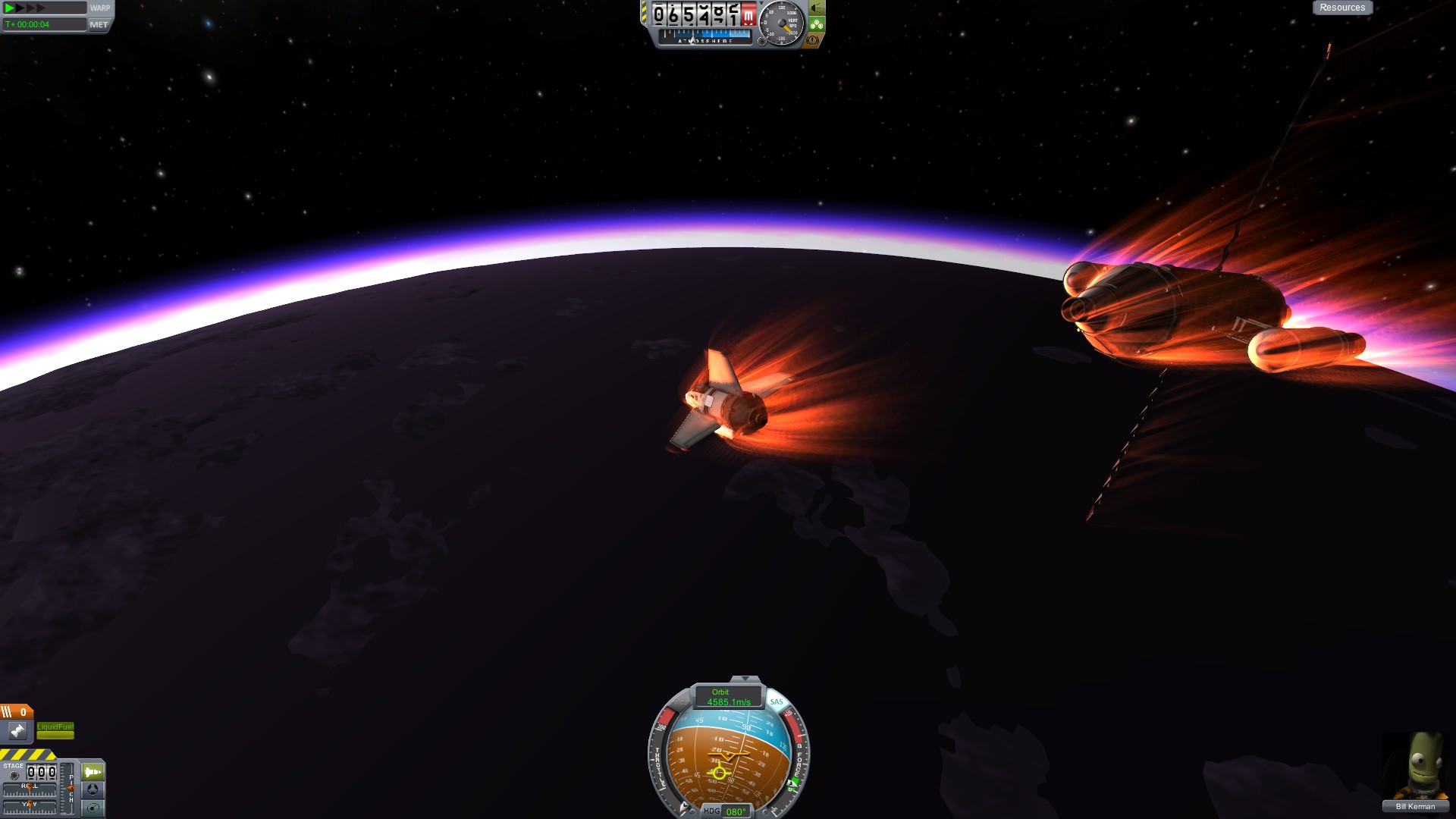The image size is (1456, 819).
Task: Collapse the navball with its top arrow tab
Action: click(745, 679)
